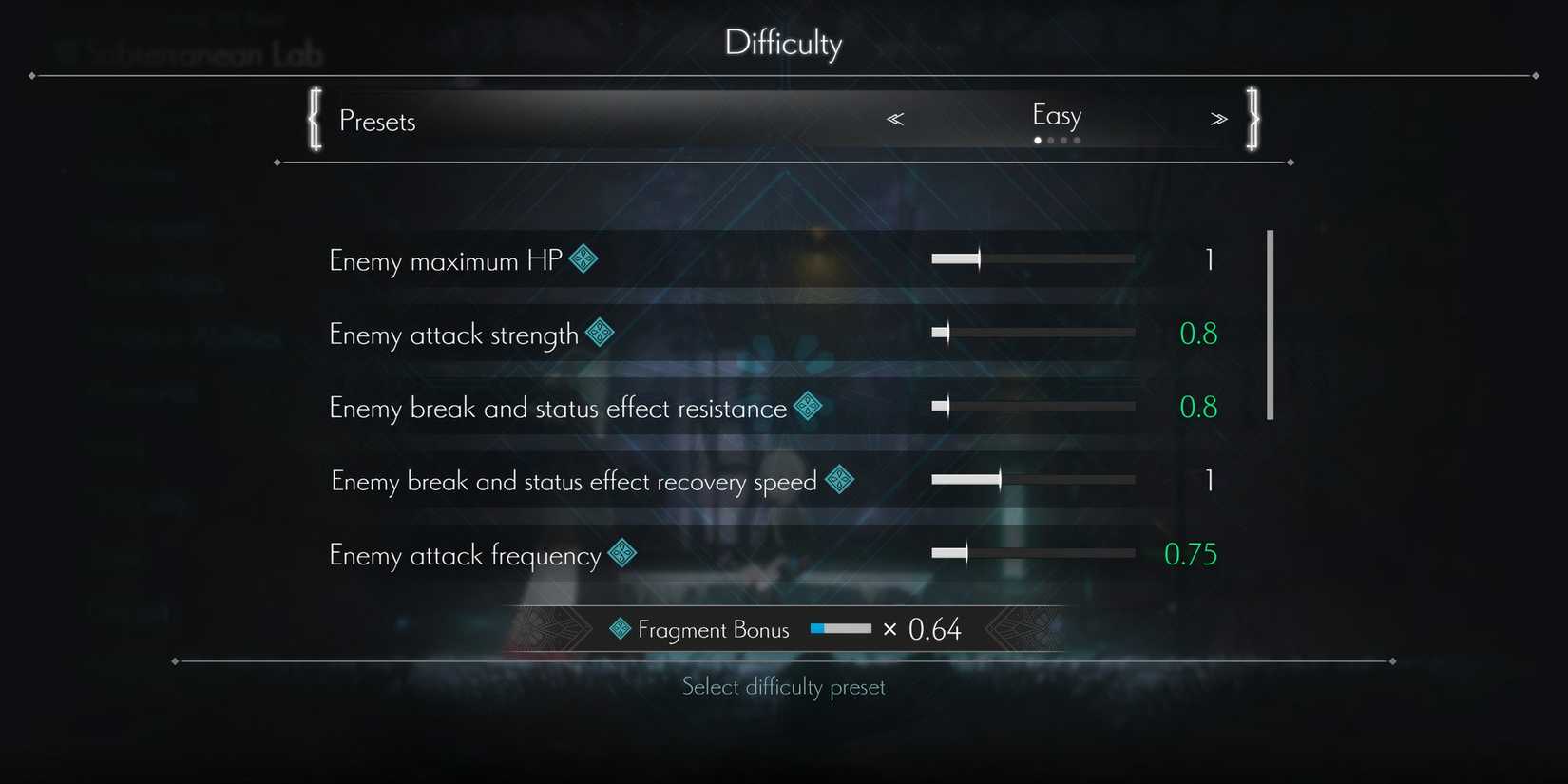
Task: Click the fragment icon next to Enemy attack frequency
Action: [x=622, y=552]
